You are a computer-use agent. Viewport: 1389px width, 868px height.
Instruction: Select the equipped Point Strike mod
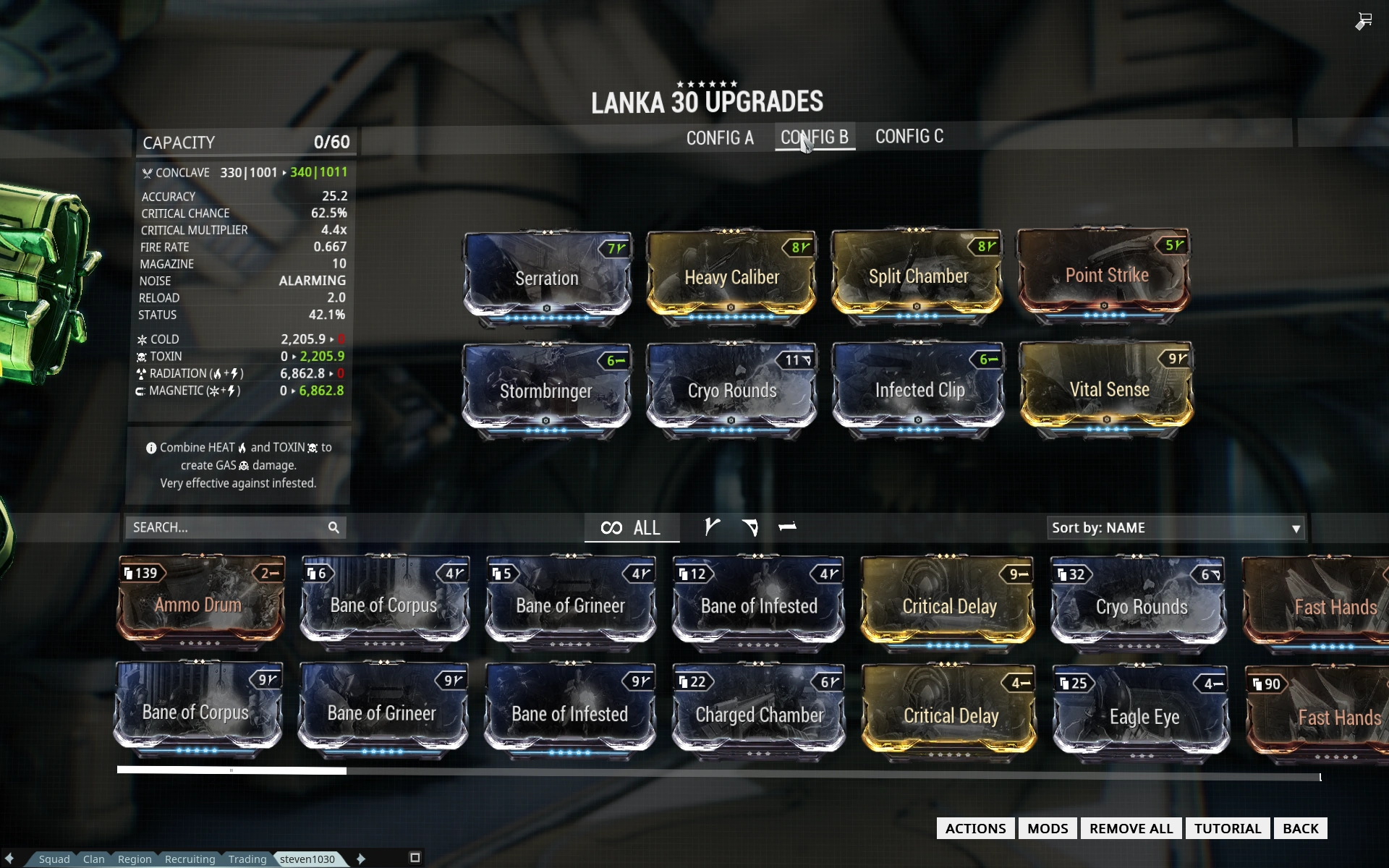tap(1105, 276)
